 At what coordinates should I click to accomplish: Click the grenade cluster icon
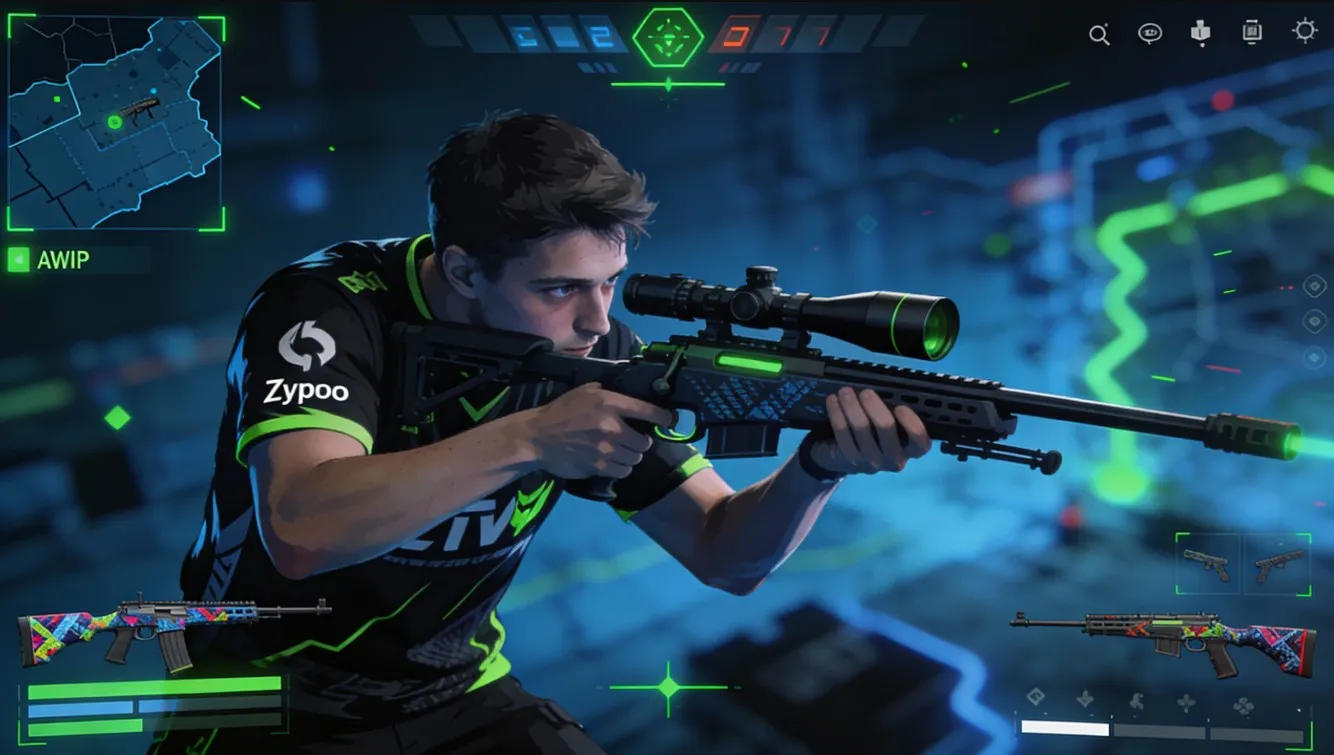coord(1245,706)
